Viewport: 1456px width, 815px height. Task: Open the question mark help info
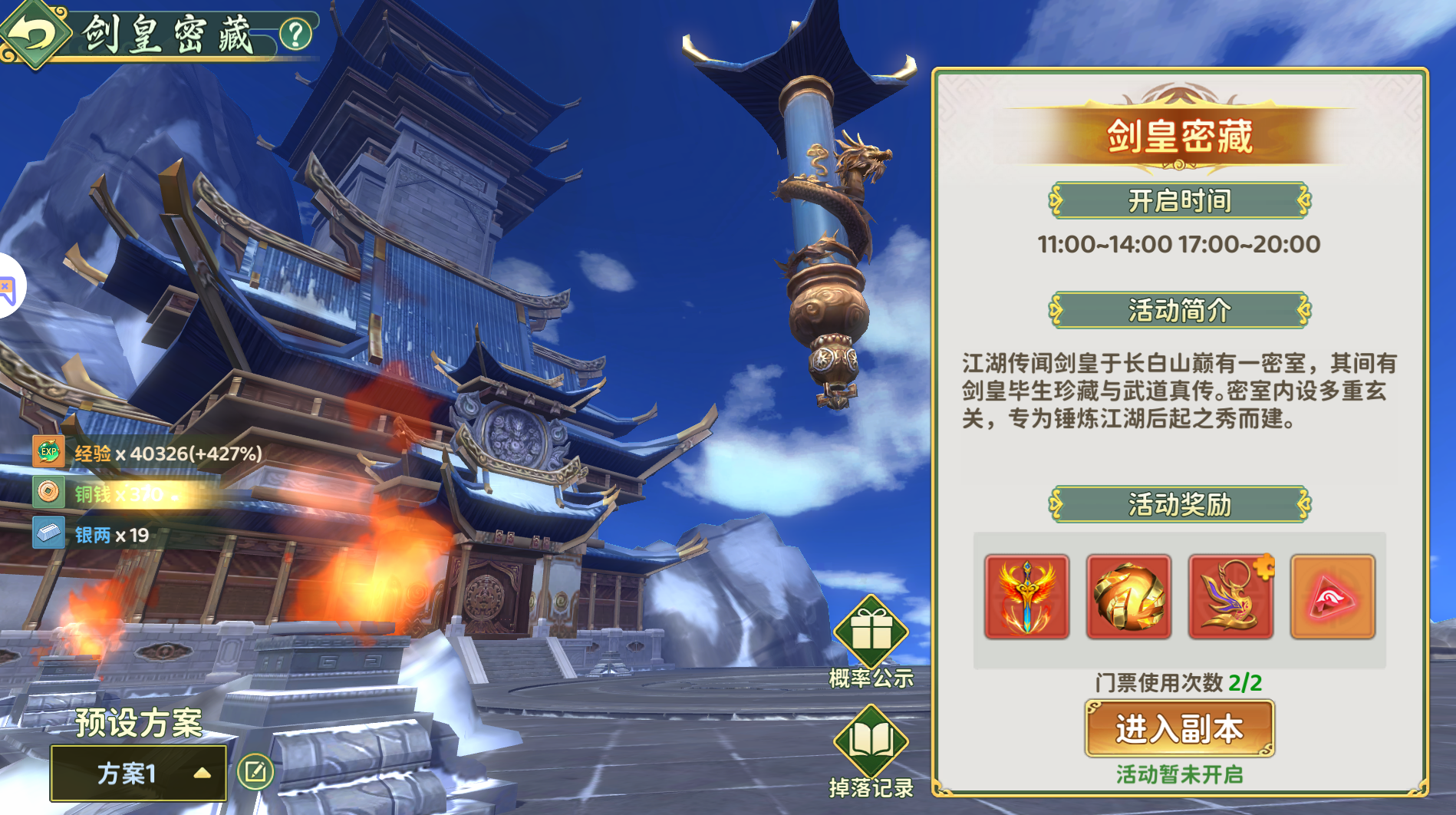pyautogui.click(x=295, y=34)
